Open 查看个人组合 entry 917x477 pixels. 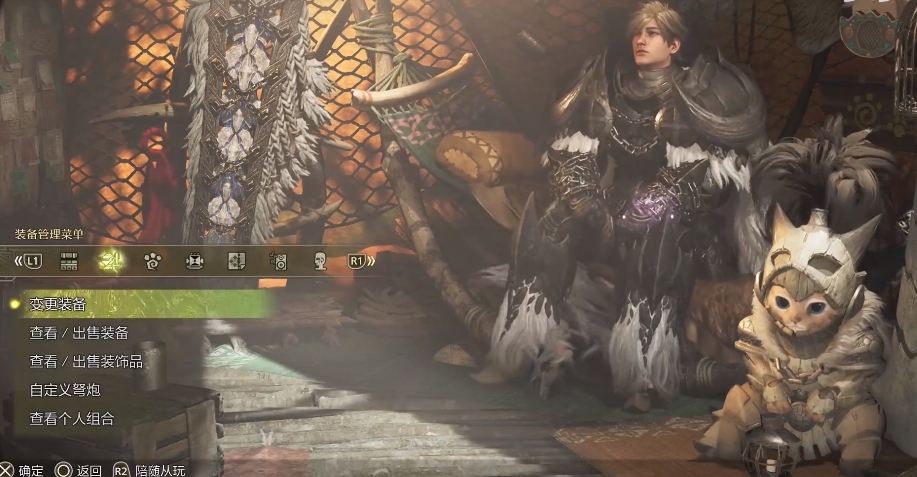71,419
